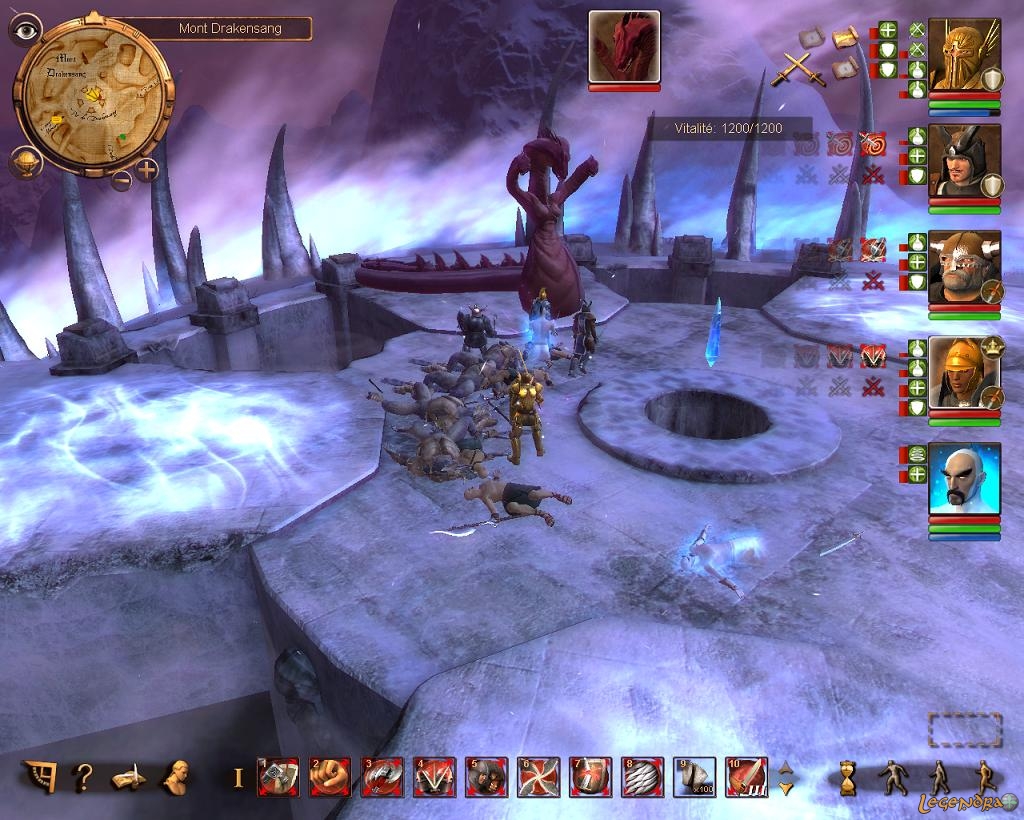
Task: Toggle the eye icon above the minimap
Action: (24, 29)
